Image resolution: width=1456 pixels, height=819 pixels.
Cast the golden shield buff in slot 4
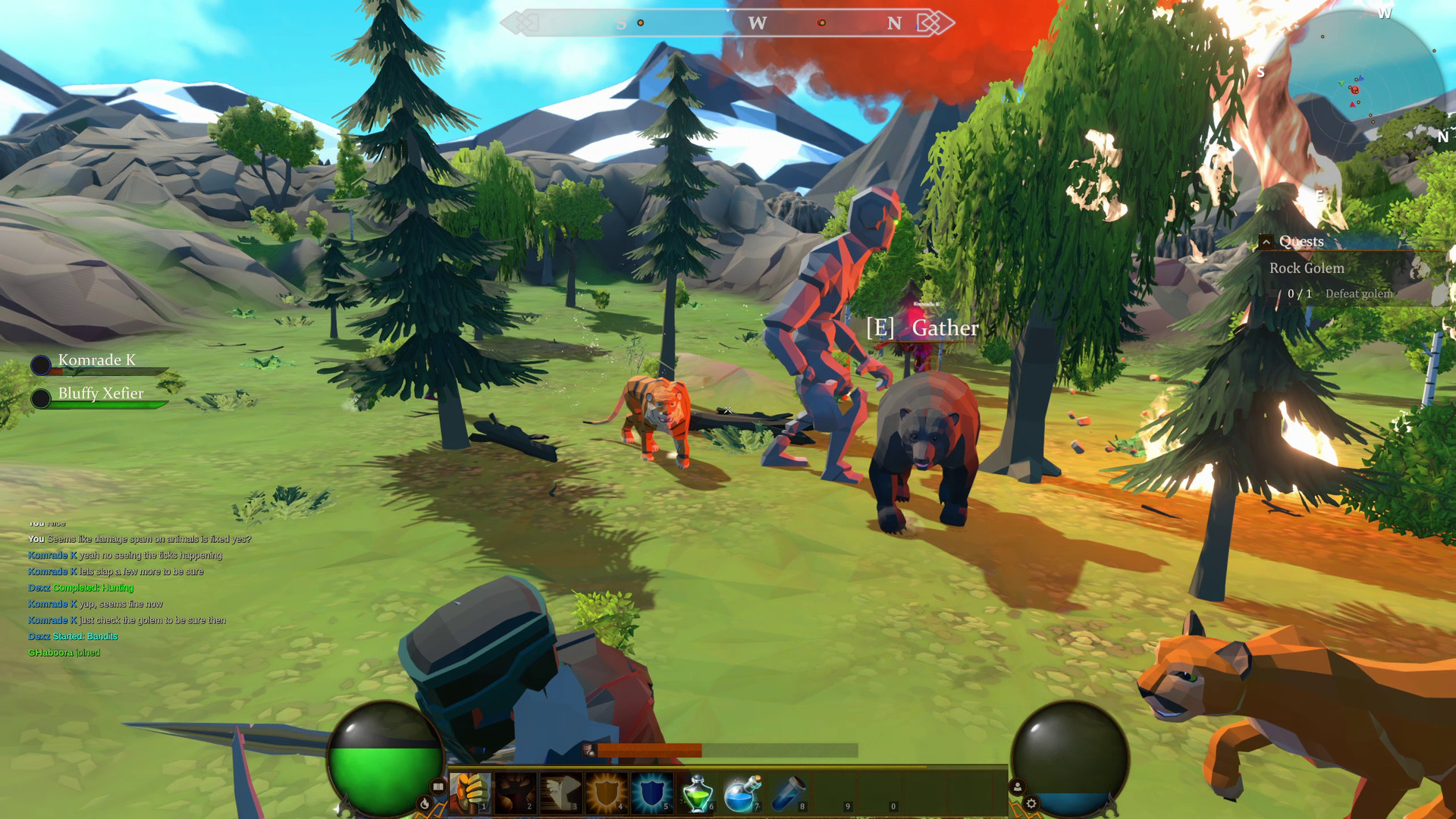pos(606,792)
